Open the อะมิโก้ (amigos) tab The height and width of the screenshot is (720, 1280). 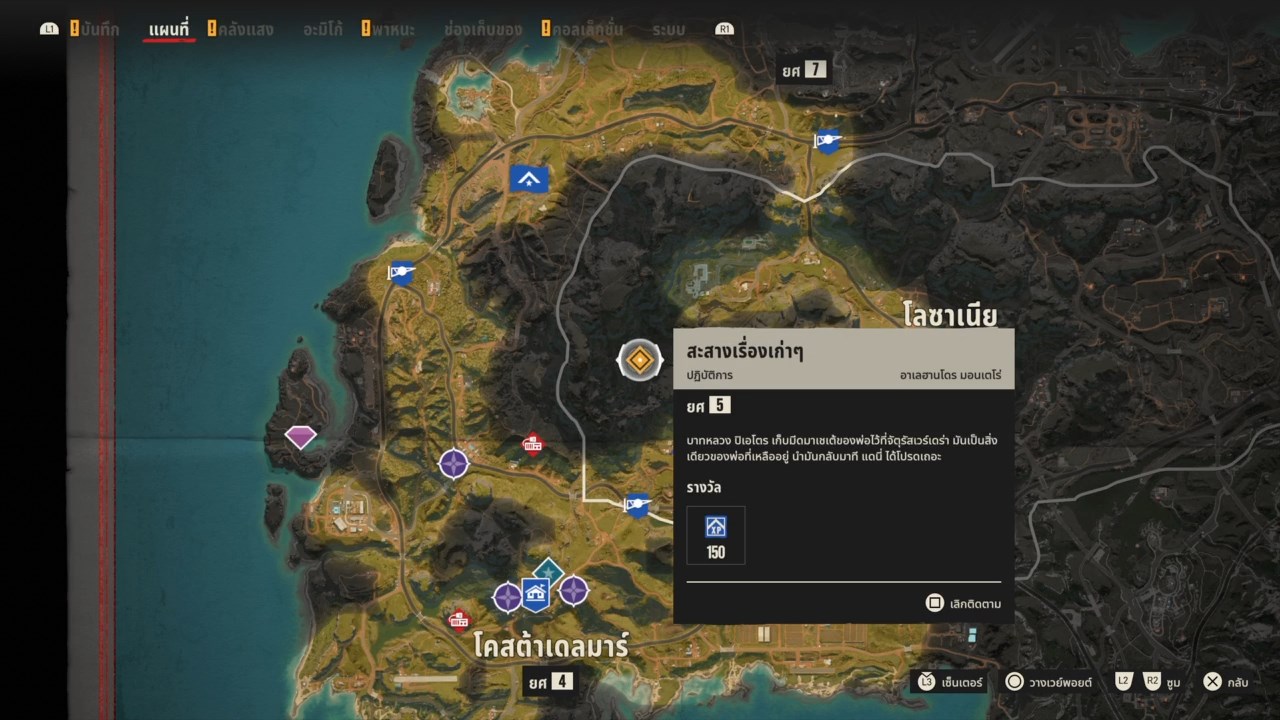click(x=322, y=30)
